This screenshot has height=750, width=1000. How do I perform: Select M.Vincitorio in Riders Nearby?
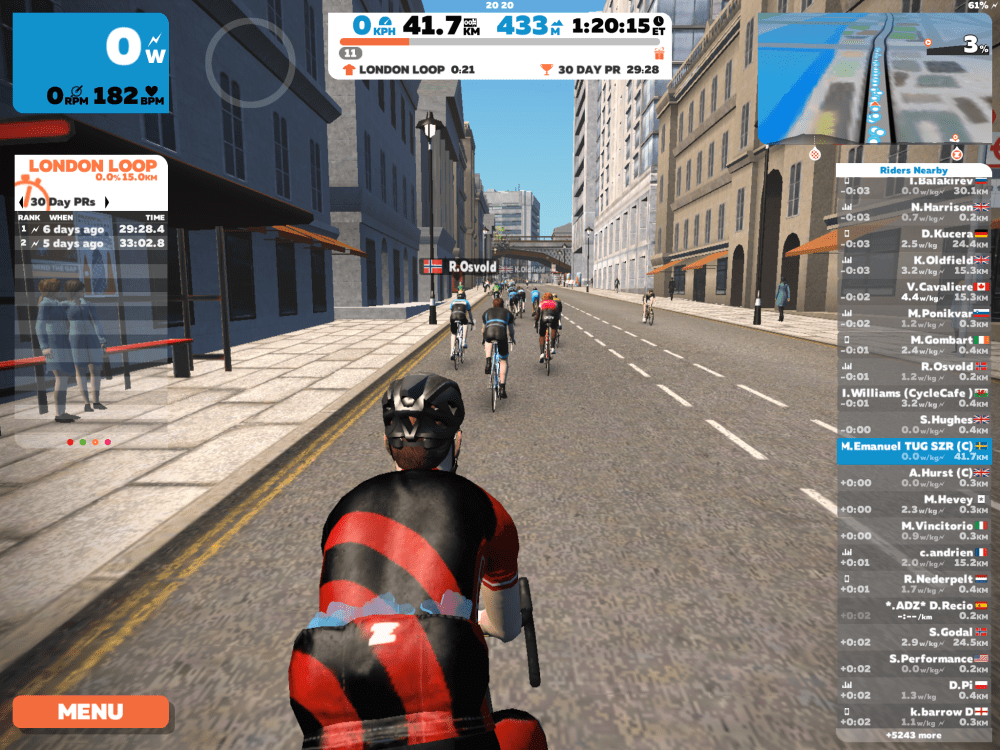click(913, 531)
